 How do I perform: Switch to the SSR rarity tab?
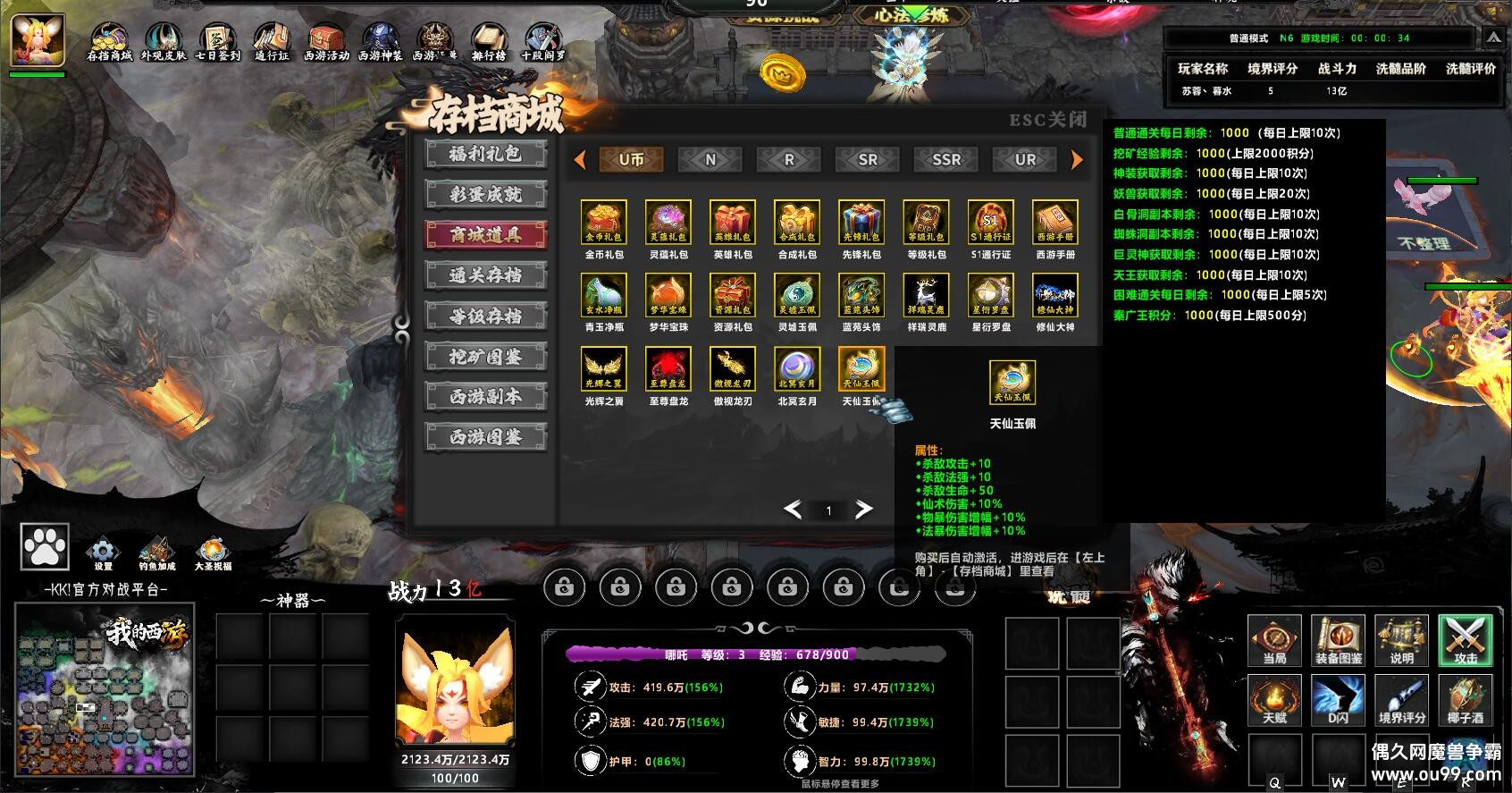[x=946, y=160]
